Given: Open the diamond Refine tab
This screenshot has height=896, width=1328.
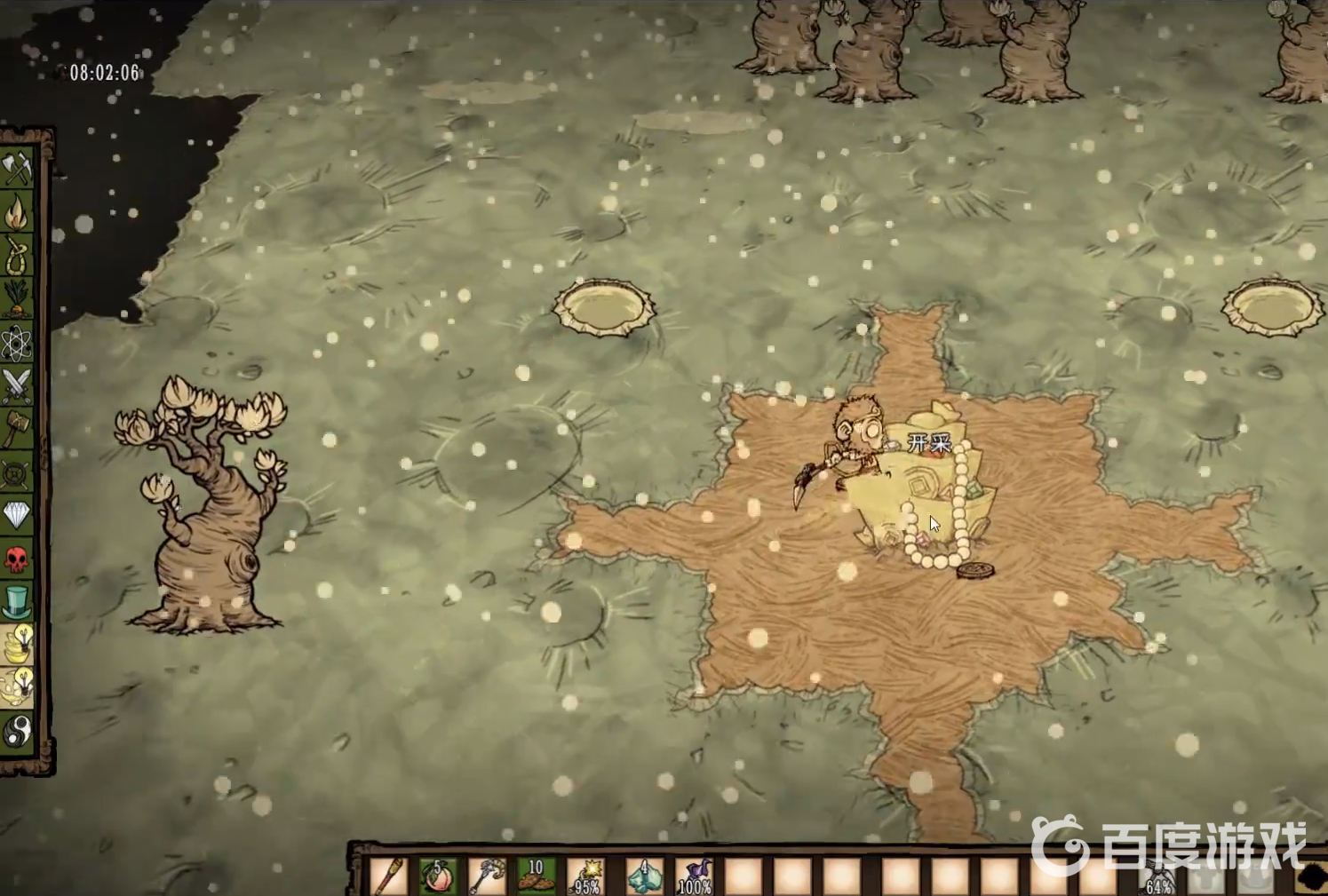Looking at the screenshot, I should 17,515.
